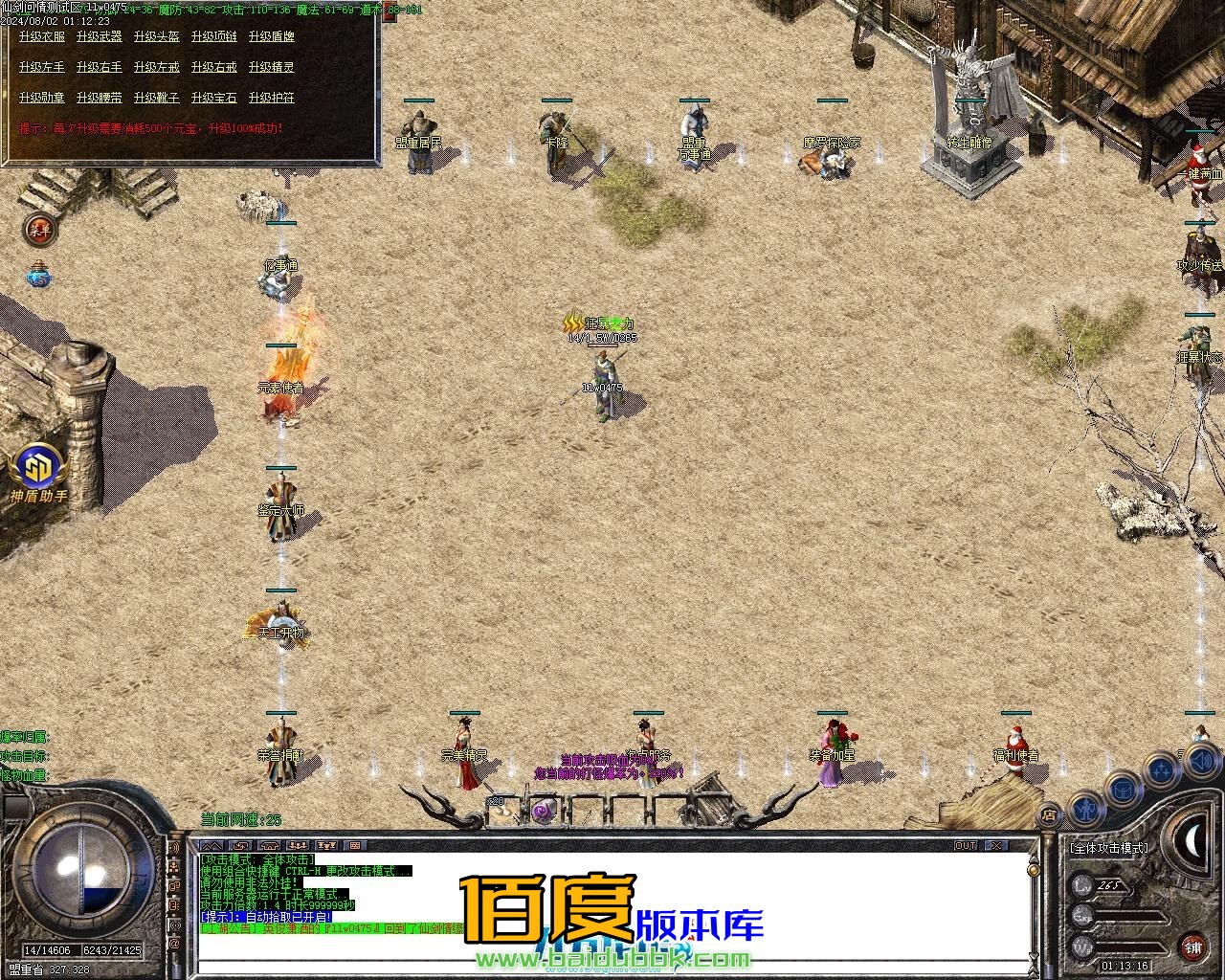Open the skills sparkle icon
Viewport: 1225px width, 980px height.
click(1162, 768)
